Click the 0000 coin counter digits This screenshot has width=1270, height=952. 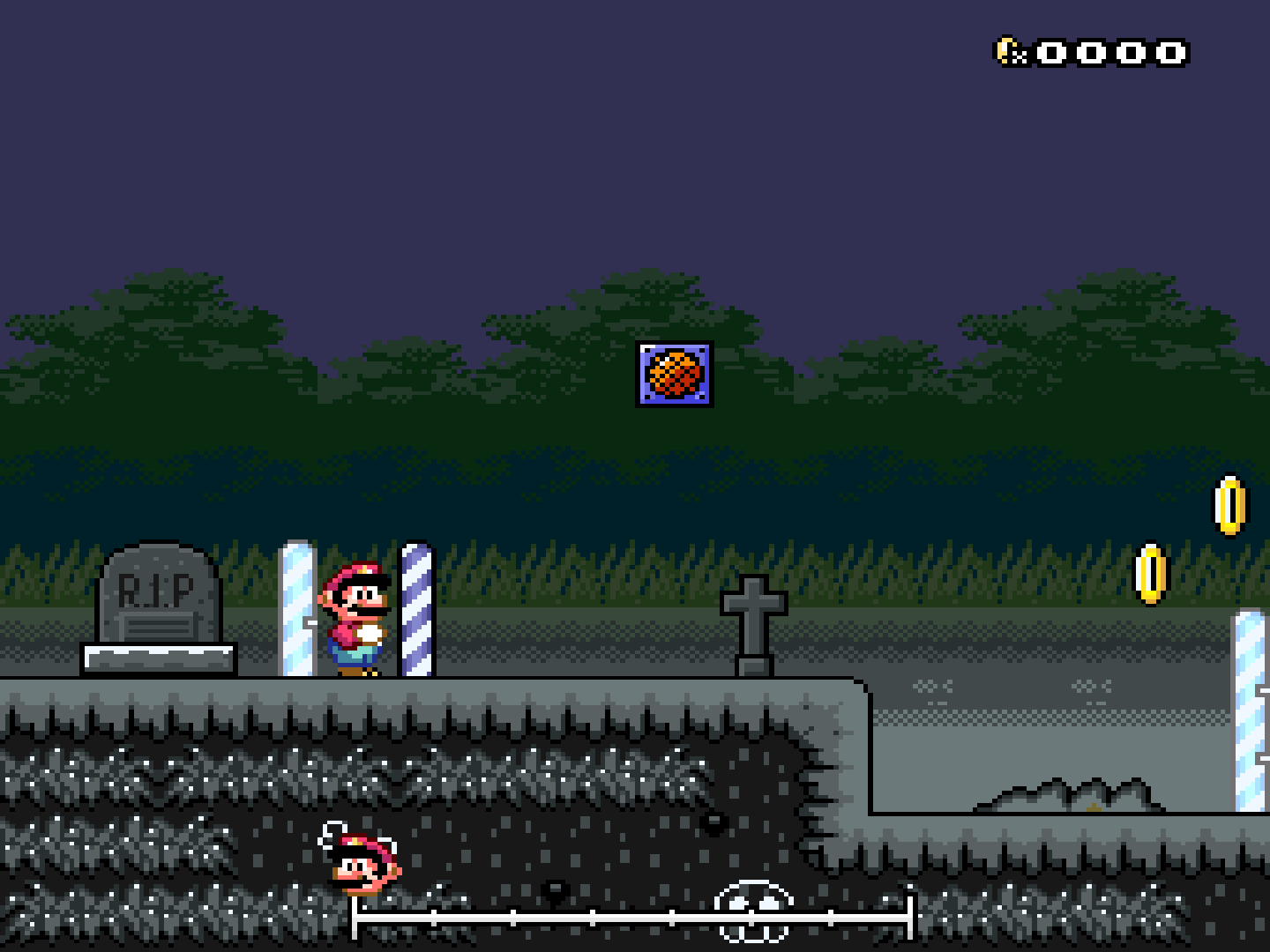coord(1109,53)
